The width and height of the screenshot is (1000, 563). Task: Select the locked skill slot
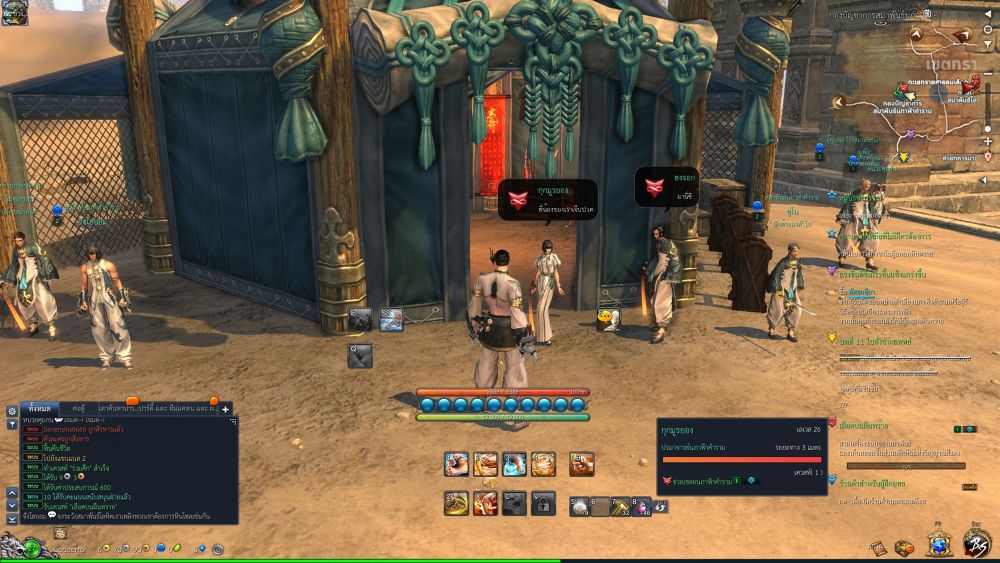(543, 503)
